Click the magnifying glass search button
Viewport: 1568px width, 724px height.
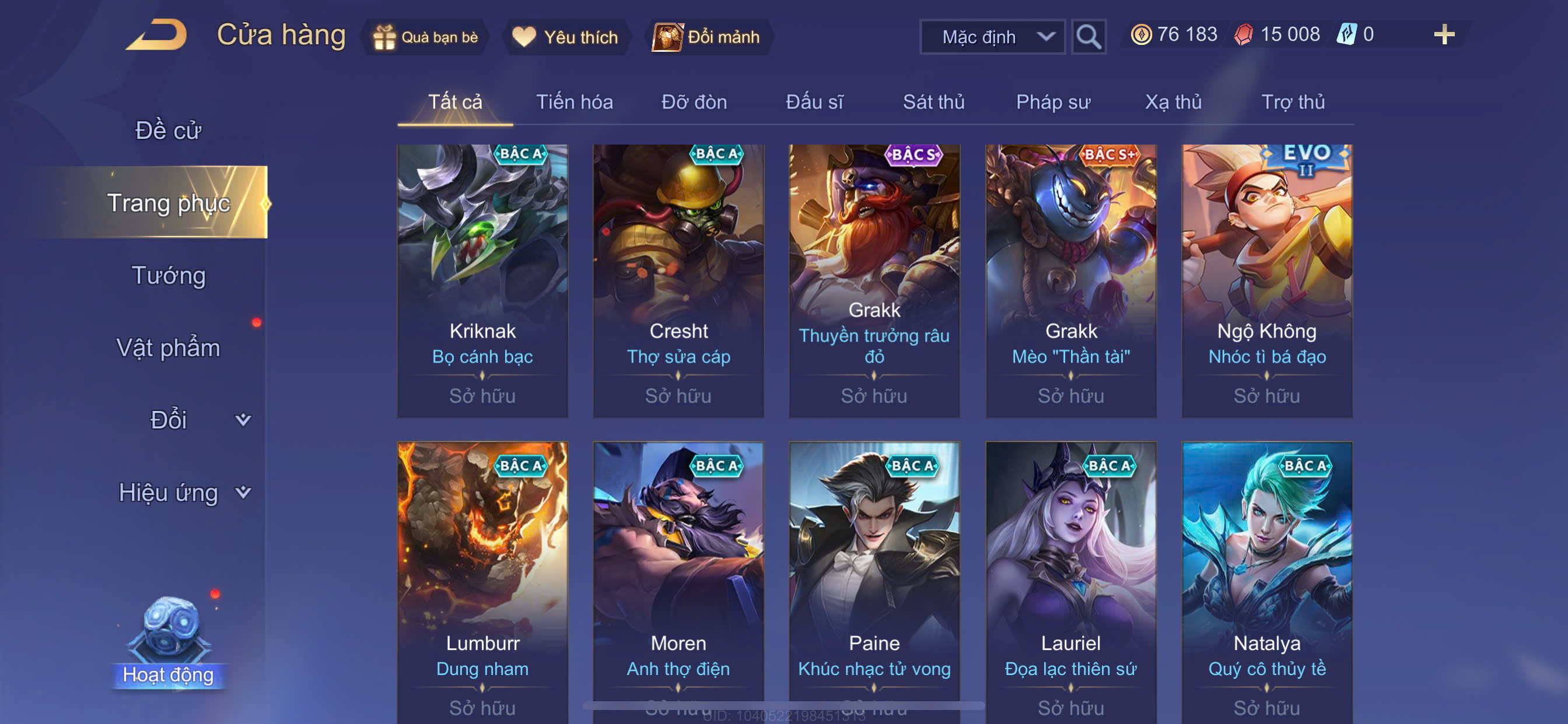[x=1088, y=37]
